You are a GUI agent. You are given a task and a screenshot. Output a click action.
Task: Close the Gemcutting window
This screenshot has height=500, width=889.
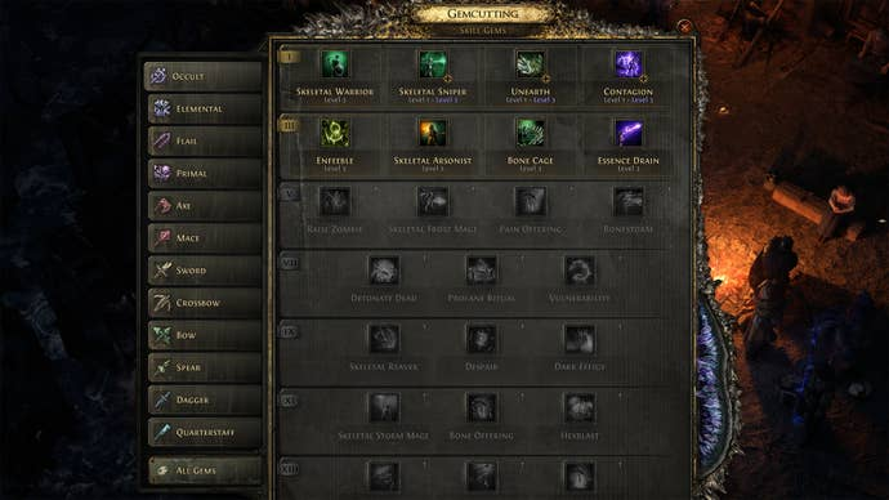(685, 29)
